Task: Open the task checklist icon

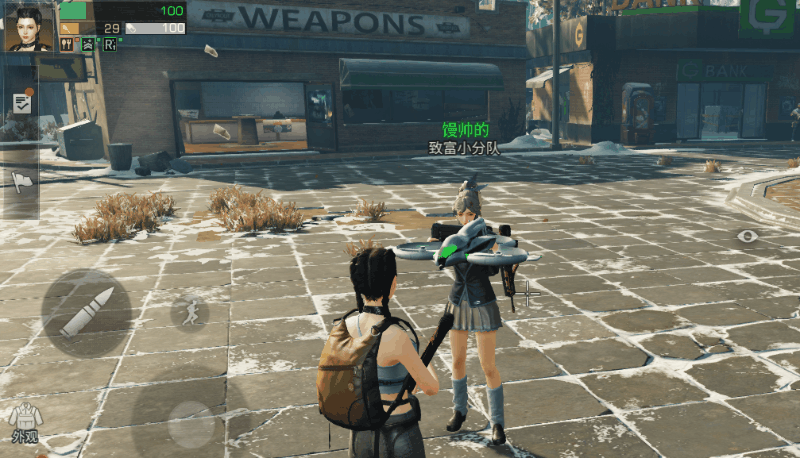Action: [x=22, y=102]
